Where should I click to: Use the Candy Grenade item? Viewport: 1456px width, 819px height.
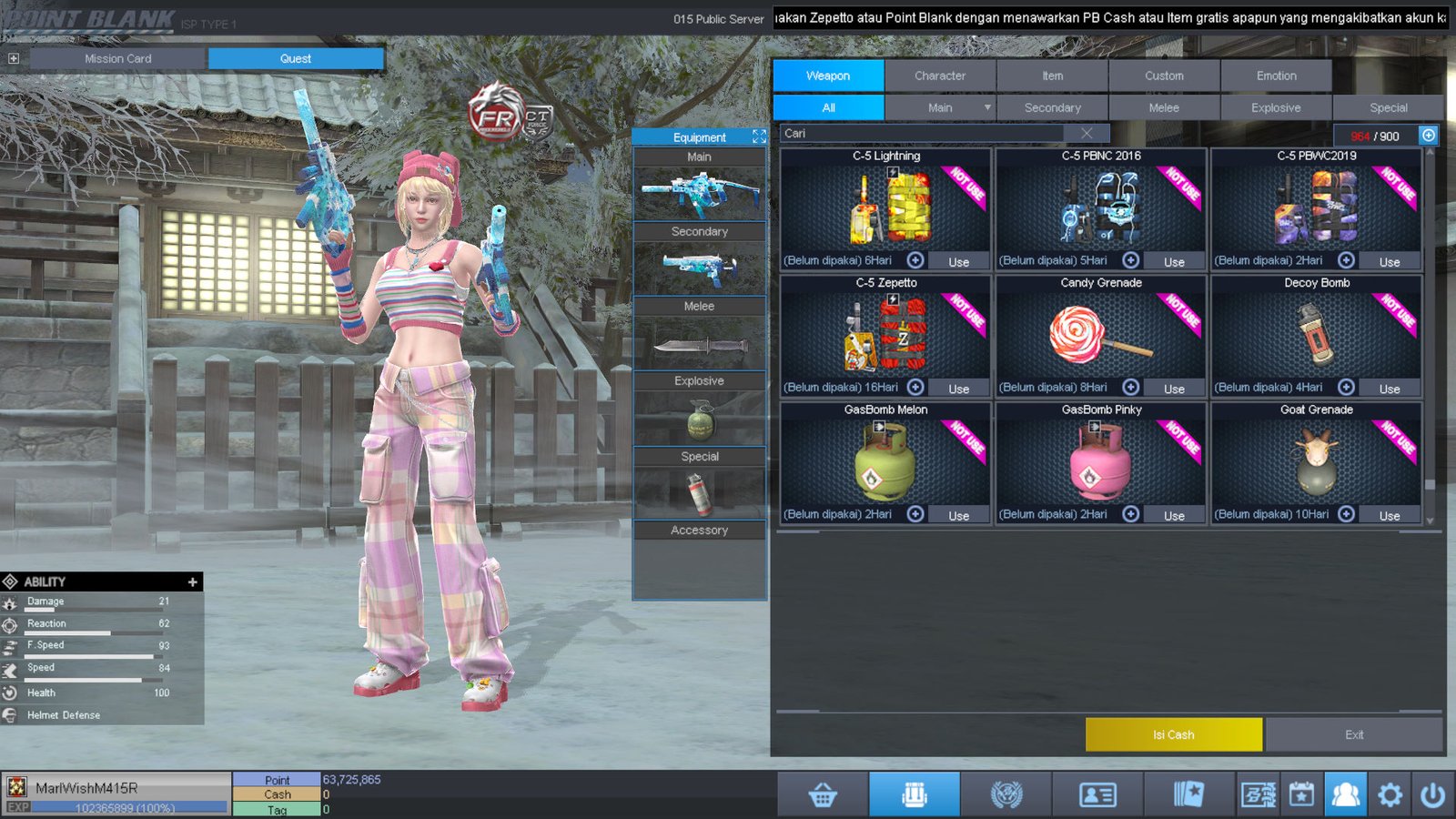[x=1174, y=389]
